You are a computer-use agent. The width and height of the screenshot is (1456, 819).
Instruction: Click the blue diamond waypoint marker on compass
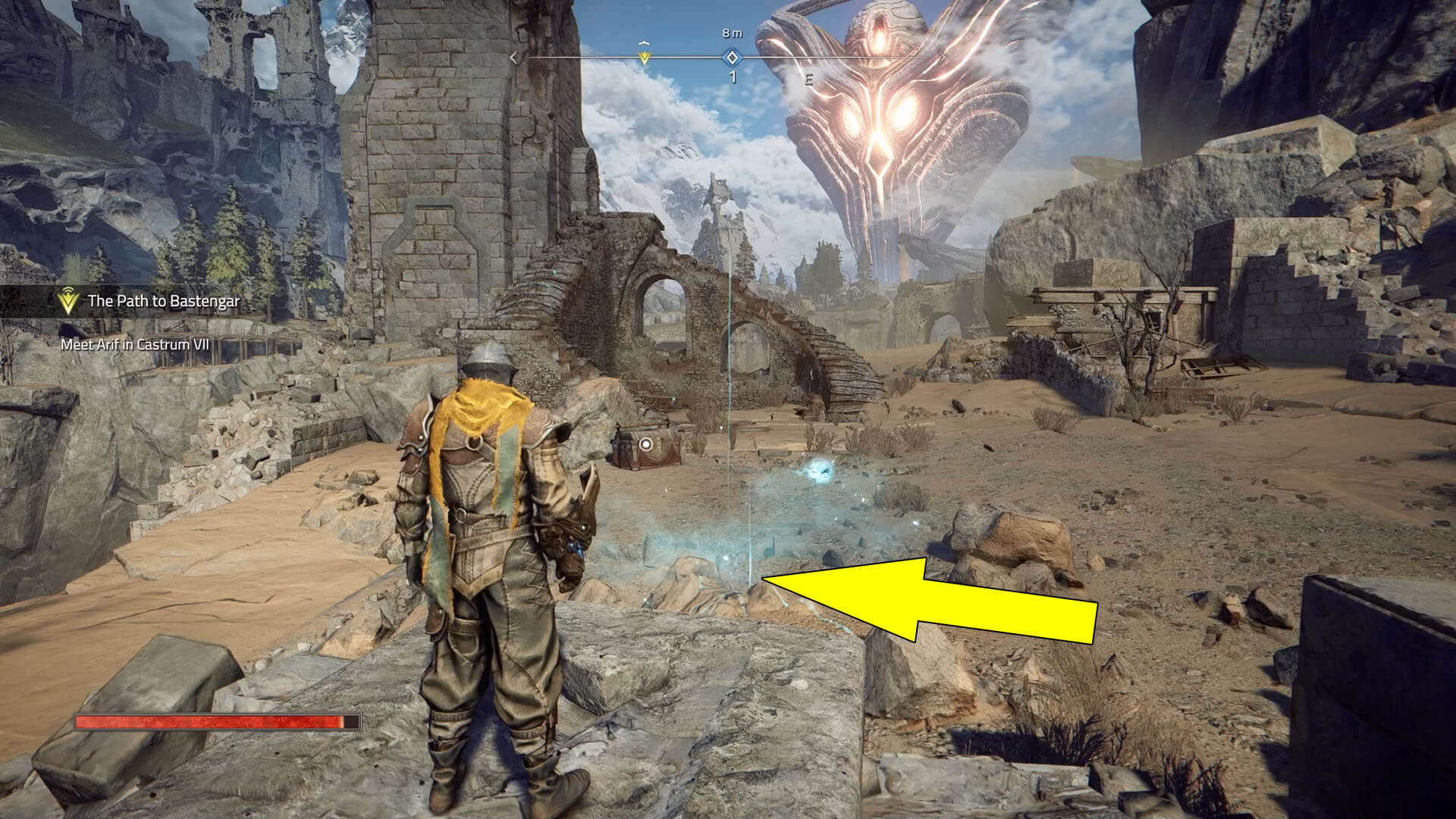[731, 57]
